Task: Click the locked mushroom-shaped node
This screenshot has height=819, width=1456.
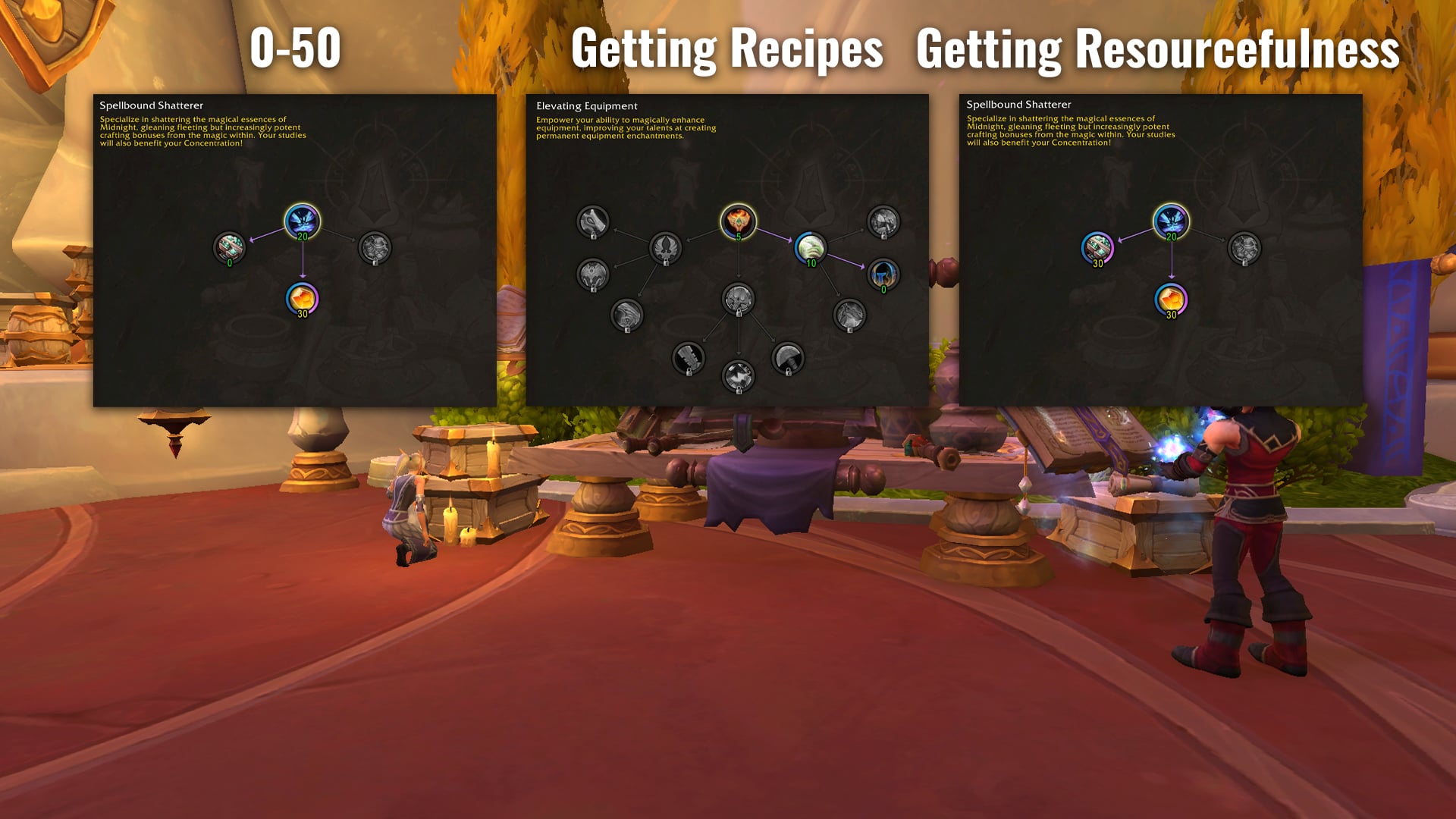Action: pos(787,358)
